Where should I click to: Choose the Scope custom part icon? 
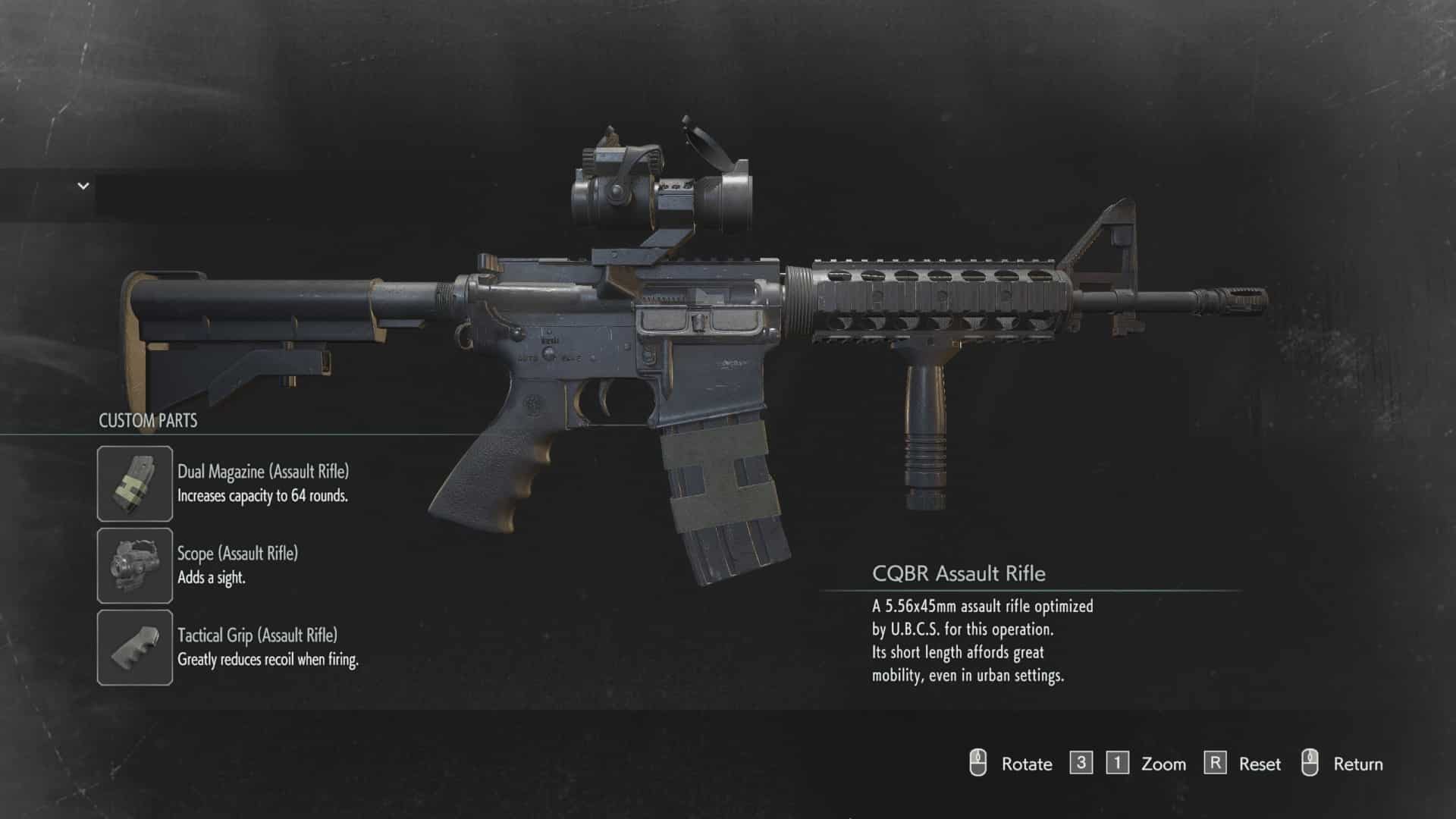pyautogui.click(x=135, y=566)
